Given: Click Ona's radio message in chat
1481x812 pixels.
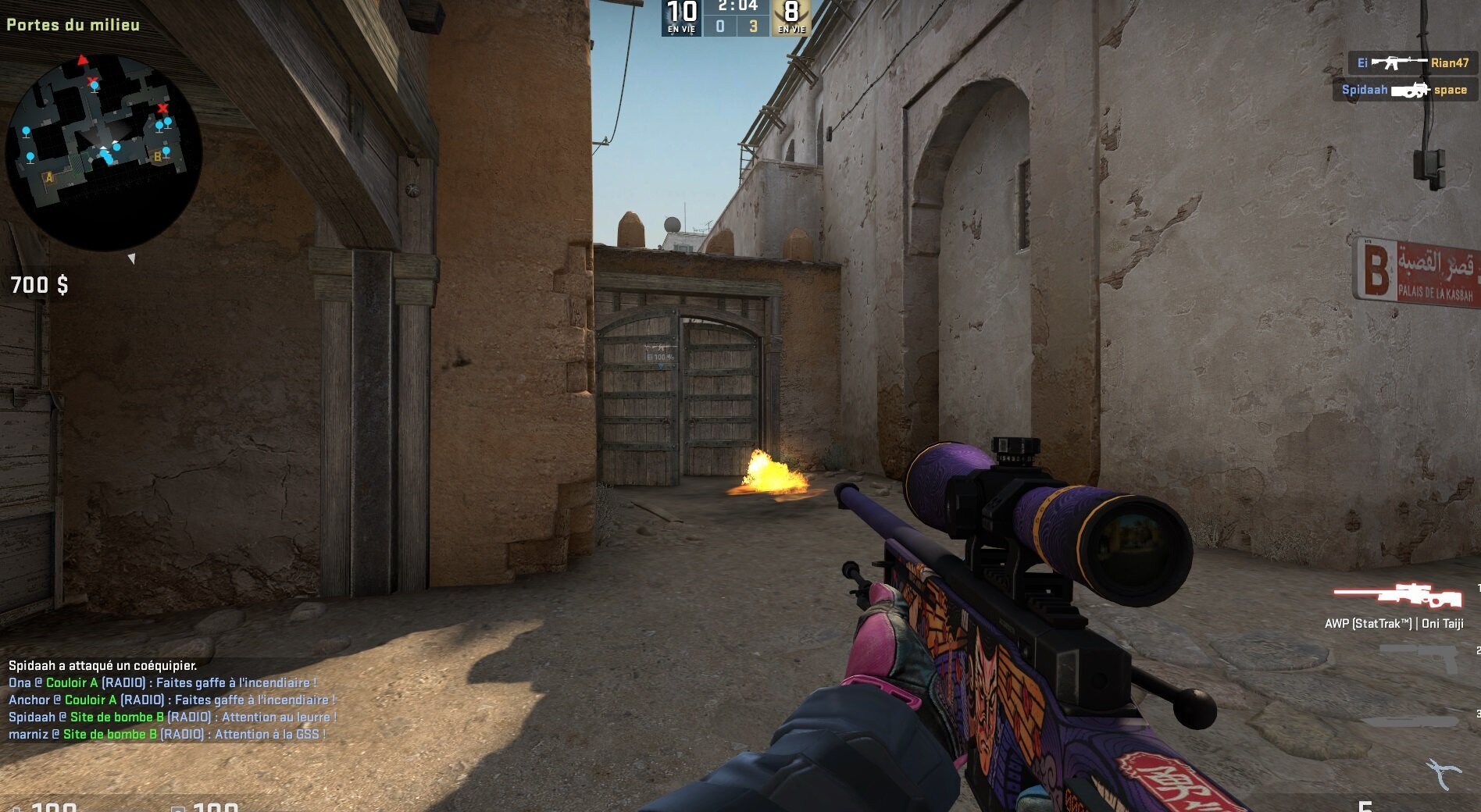Looking at the screenshot, I should click(x=162, y=683).
